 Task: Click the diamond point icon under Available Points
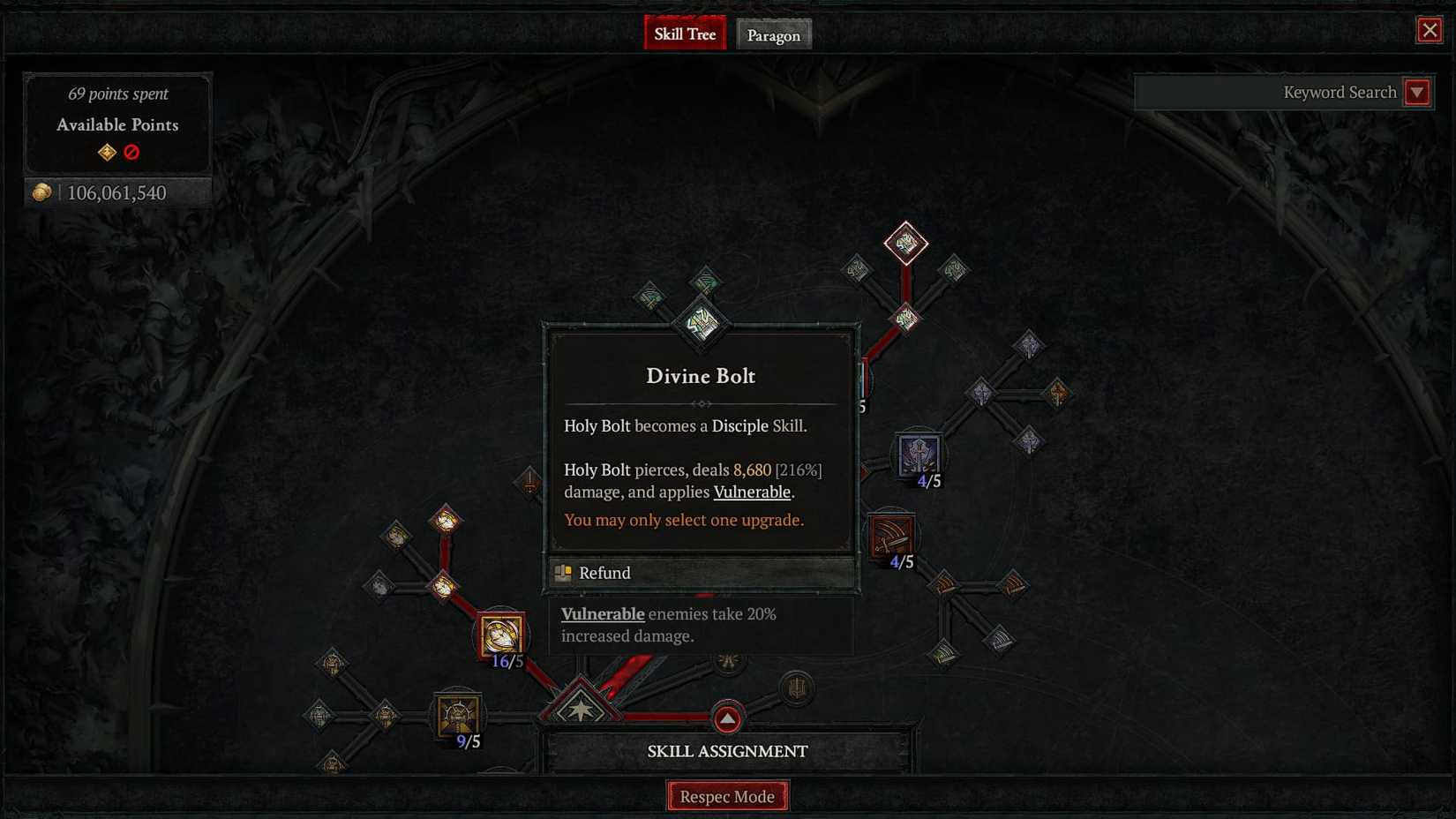[x=106, y=152]
